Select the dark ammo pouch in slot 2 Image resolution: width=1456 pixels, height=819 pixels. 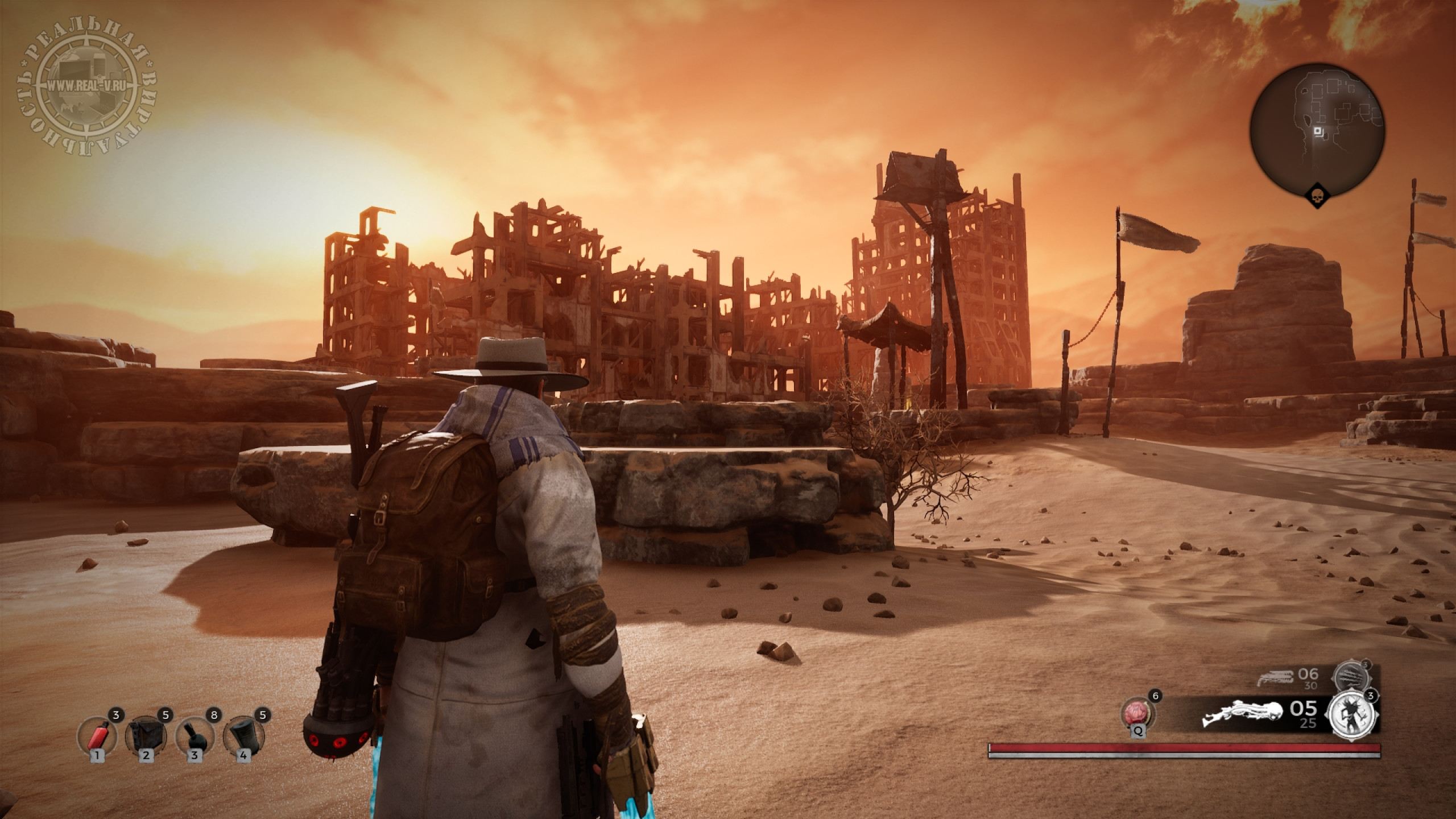click(147, 735)
